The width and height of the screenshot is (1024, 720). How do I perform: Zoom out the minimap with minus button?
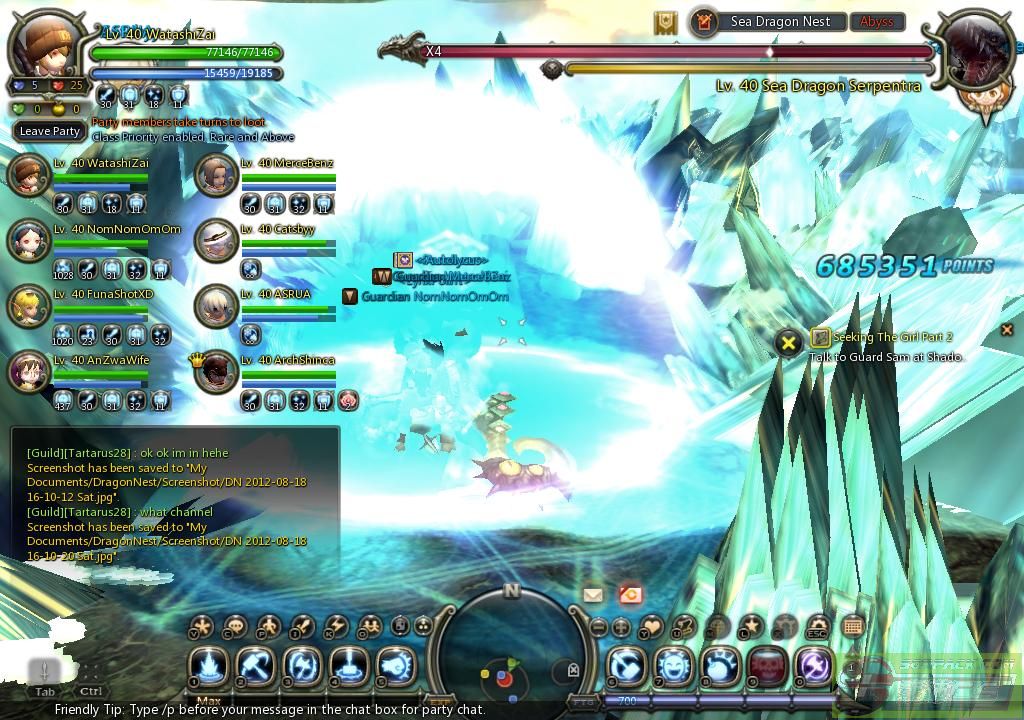pos(599,628)
